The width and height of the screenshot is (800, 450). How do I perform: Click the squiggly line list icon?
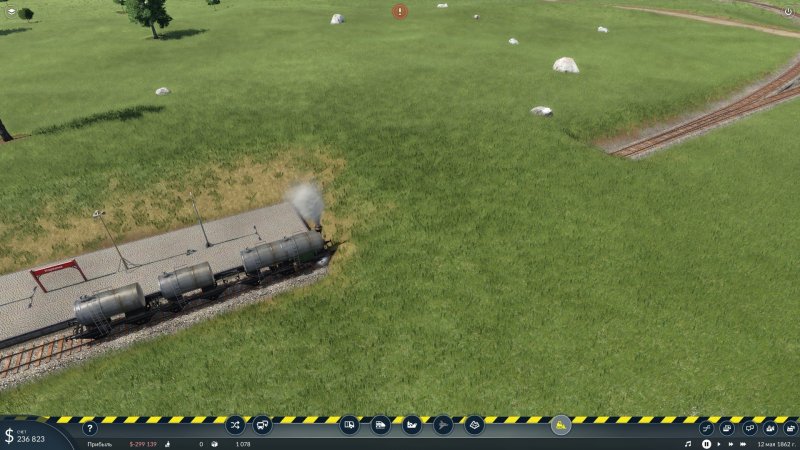pos(706,428)
